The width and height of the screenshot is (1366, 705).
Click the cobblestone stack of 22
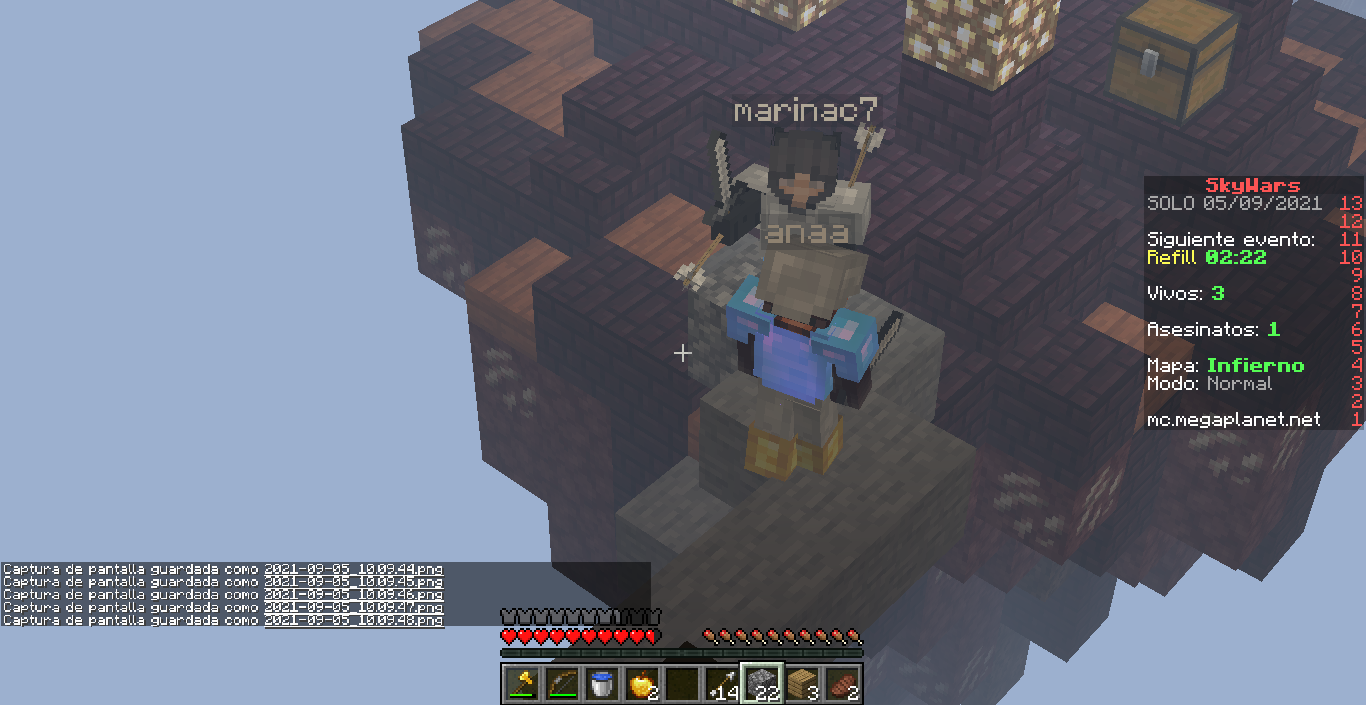761,684
